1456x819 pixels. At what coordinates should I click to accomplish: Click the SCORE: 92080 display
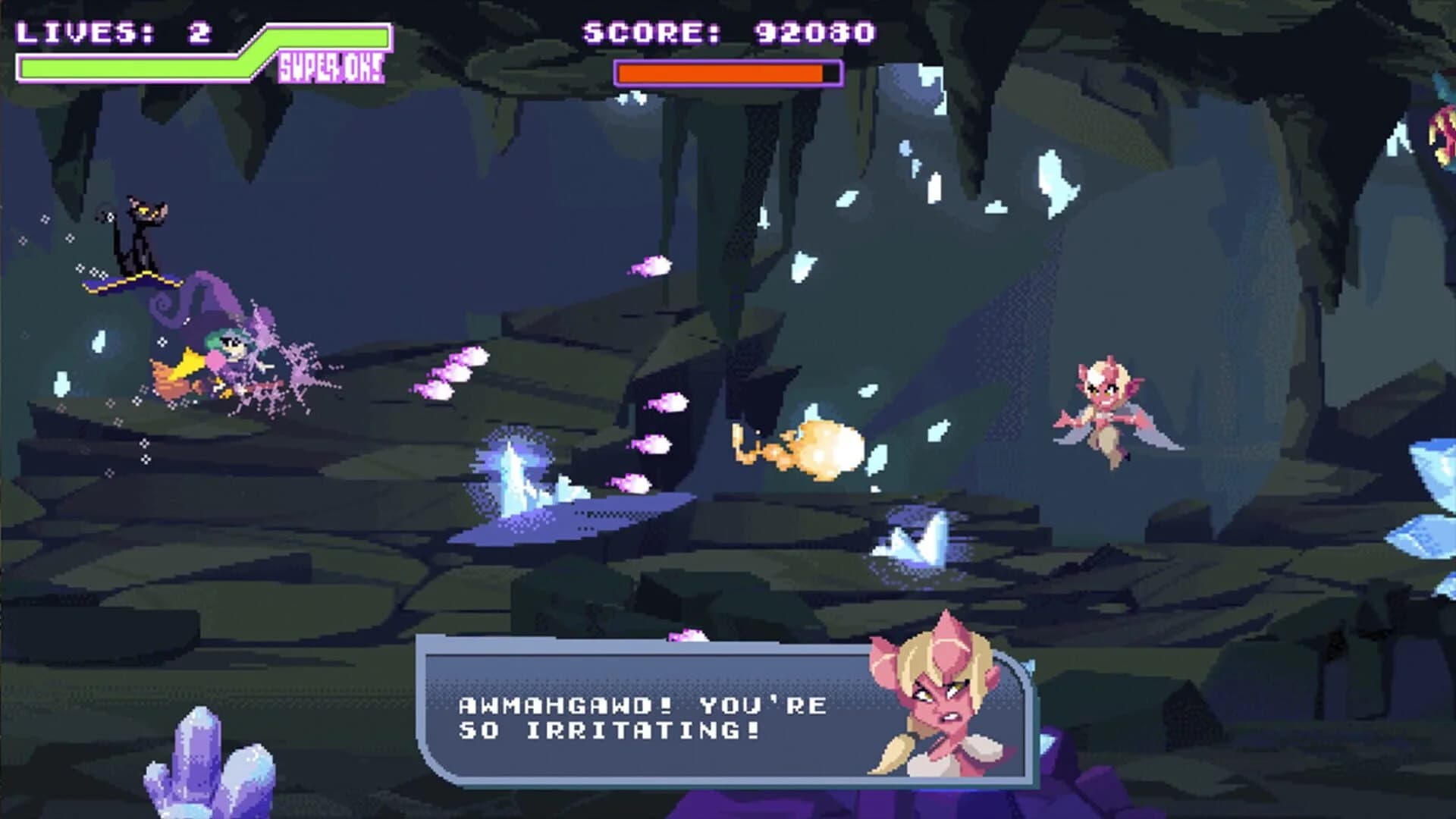[x=724, y=30]
